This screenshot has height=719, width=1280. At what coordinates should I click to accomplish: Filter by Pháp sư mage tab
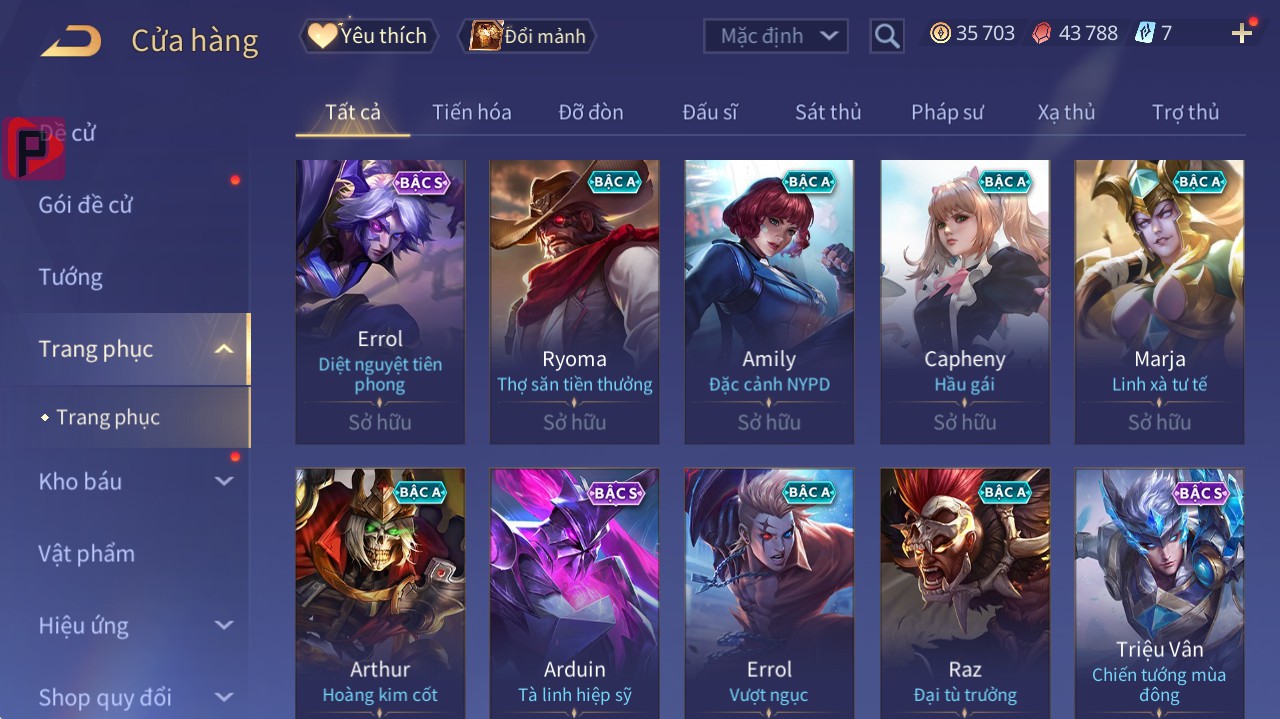(947, 112)
